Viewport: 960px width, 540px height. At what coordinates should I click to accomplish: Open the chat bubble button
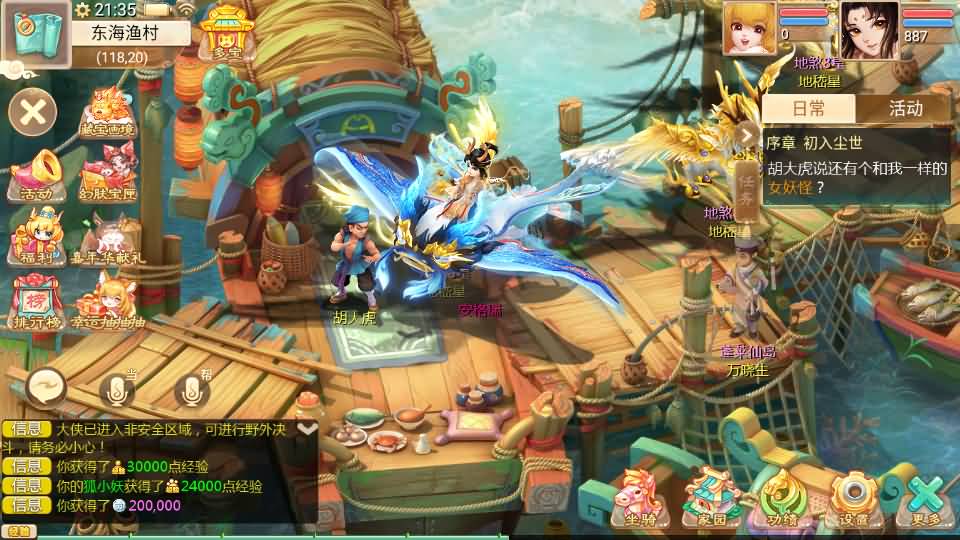pos(45,386)
